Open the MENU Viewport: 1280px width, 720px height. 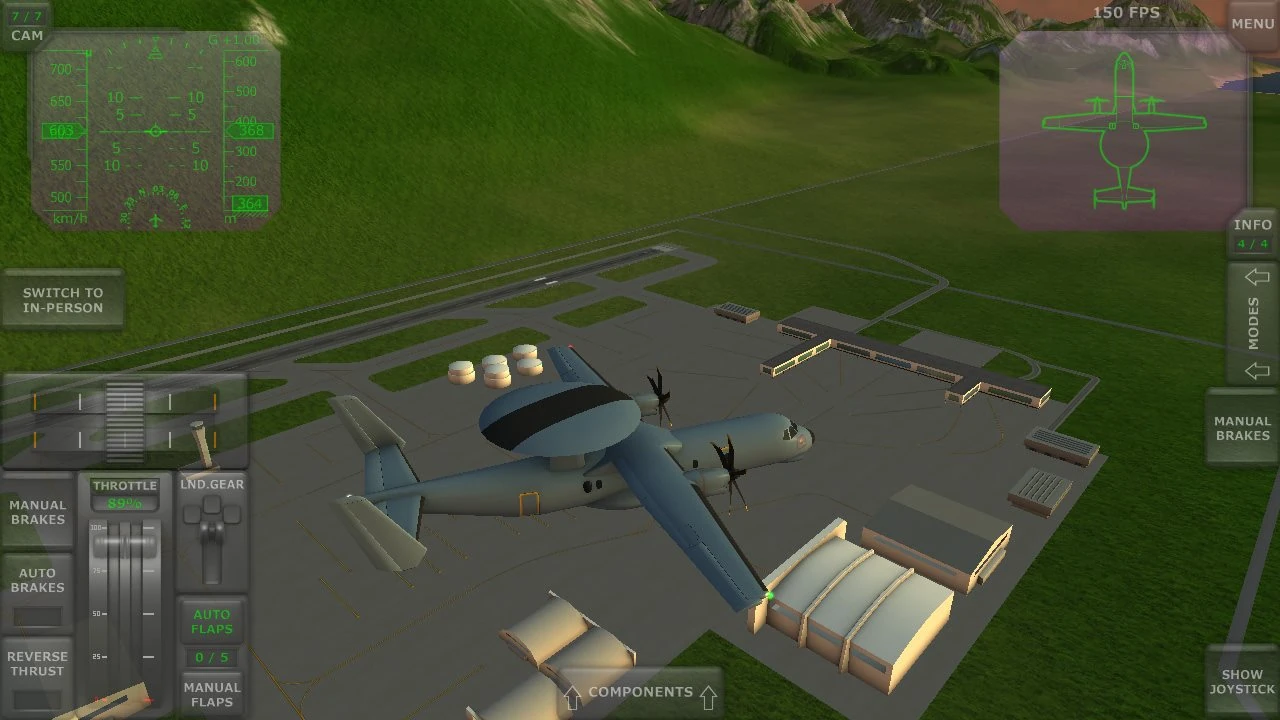click(x=1251, y=23)
